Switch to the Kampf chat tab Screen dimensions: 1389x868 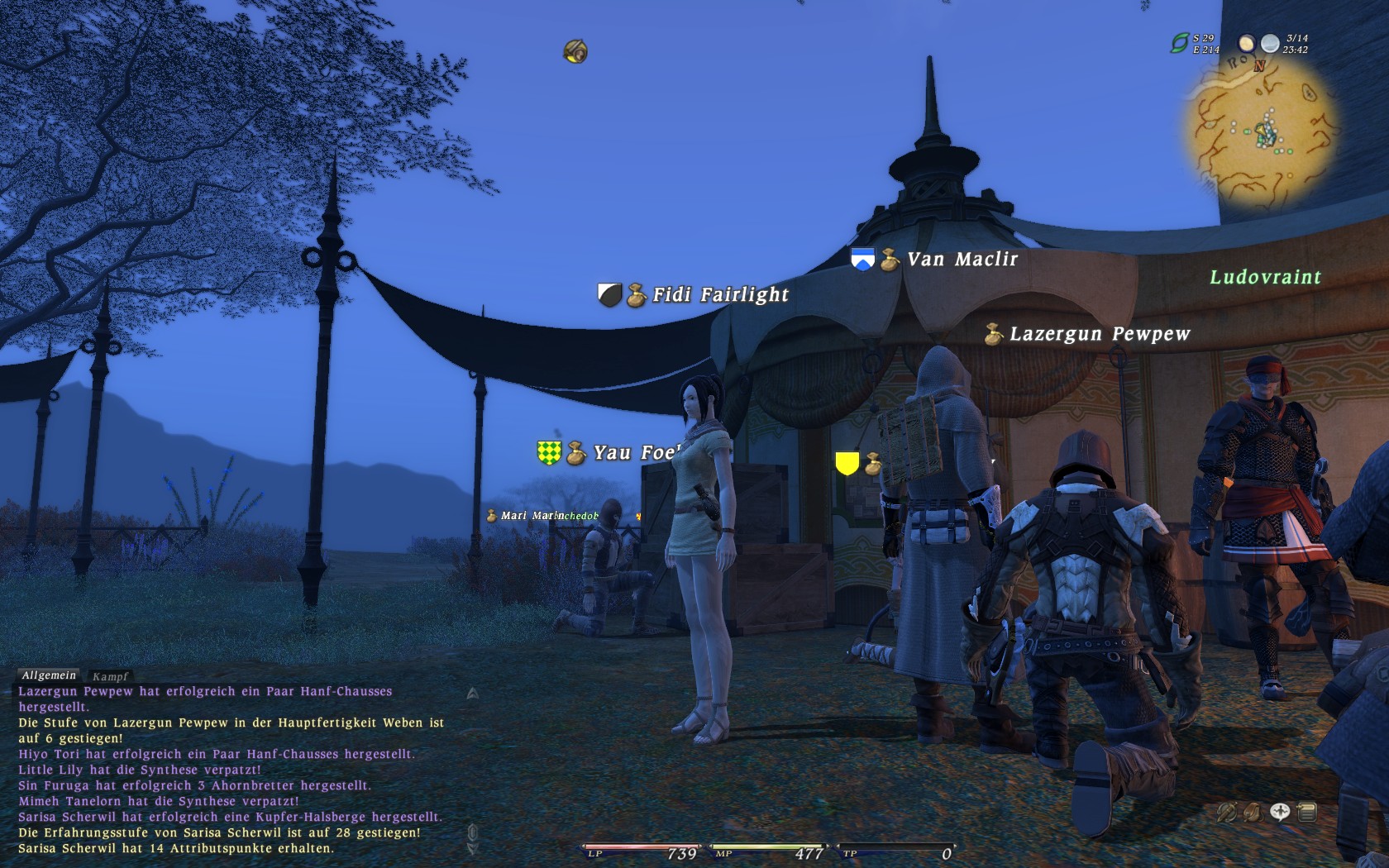pyautogui.click(x=110, y=676)
